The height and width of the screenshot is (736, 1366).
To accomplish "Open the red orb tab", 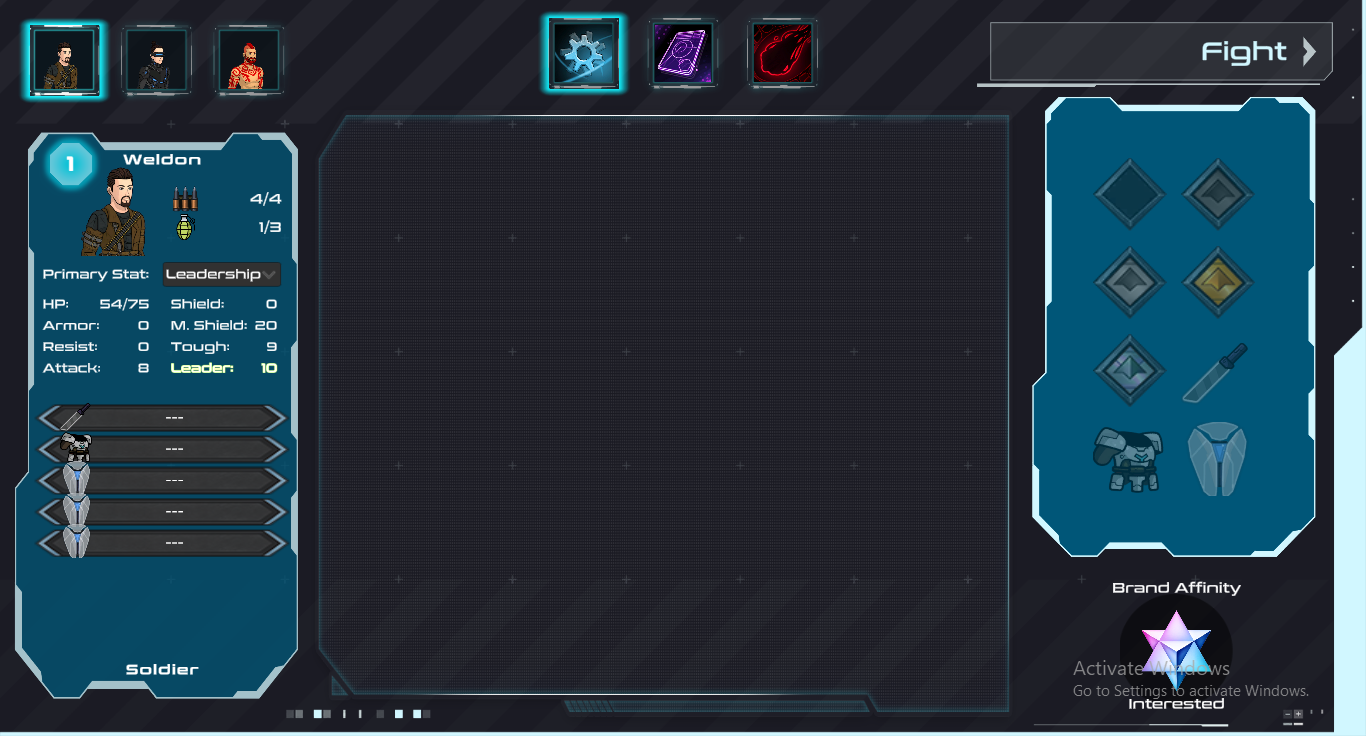I will pos(783,52).
